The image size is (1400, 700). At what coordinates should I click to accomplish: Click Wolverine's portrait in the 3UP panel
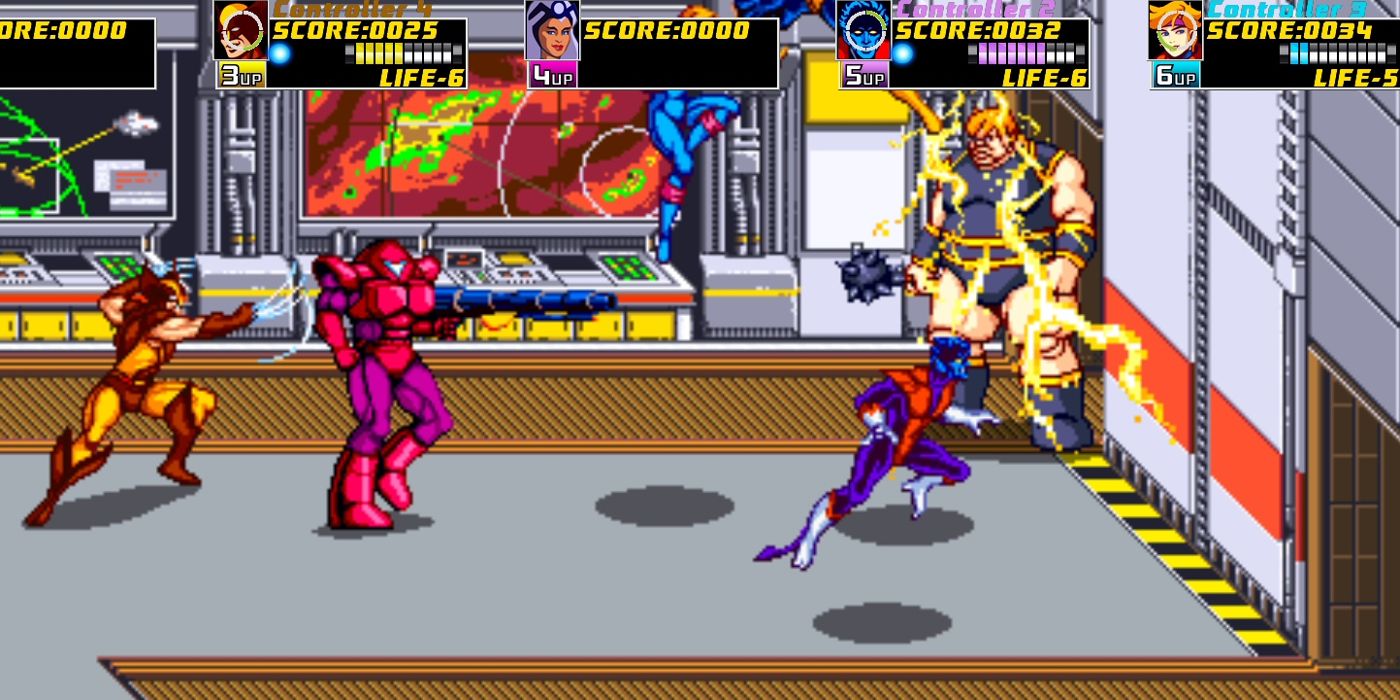pos(241,31)
